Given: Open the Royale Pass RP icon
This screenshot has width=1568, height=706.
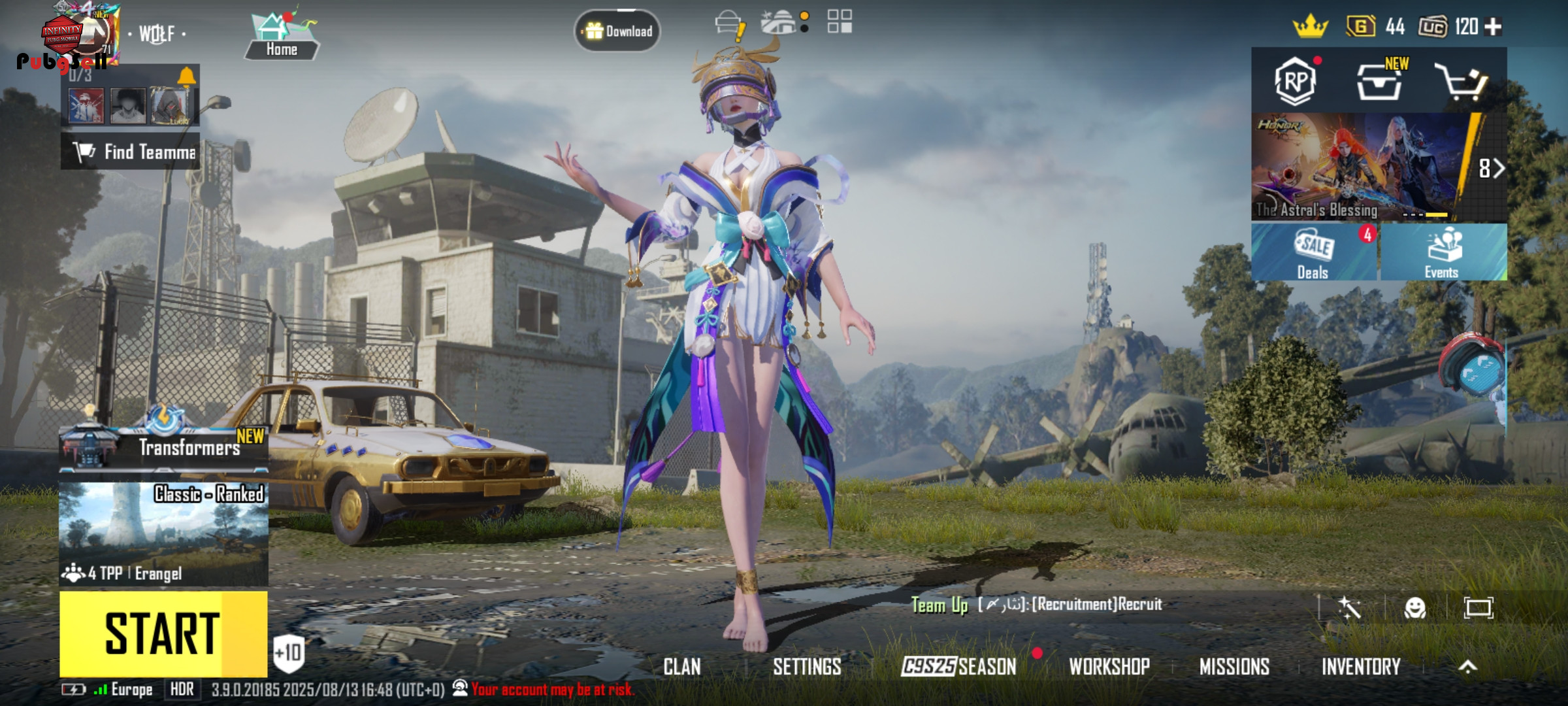Looking at the screenshot, I should click(1295, 82).
